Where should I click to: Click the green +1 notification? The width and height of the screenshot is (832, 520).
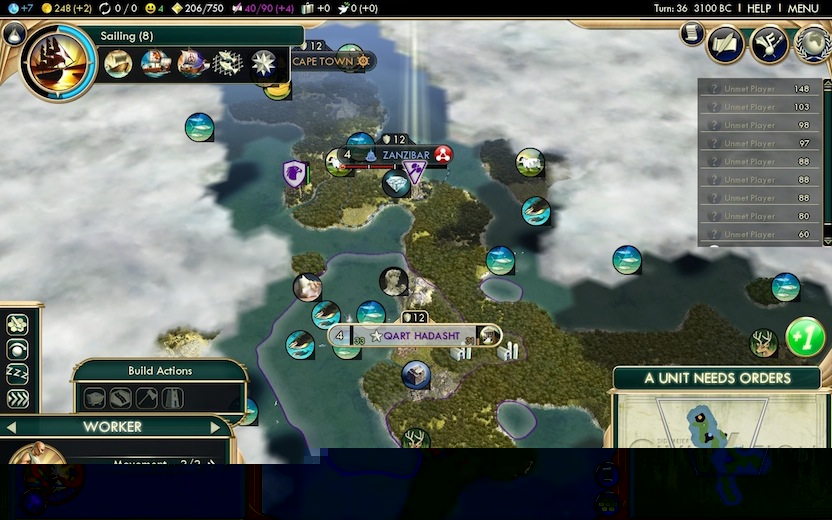tap(805, 337)
